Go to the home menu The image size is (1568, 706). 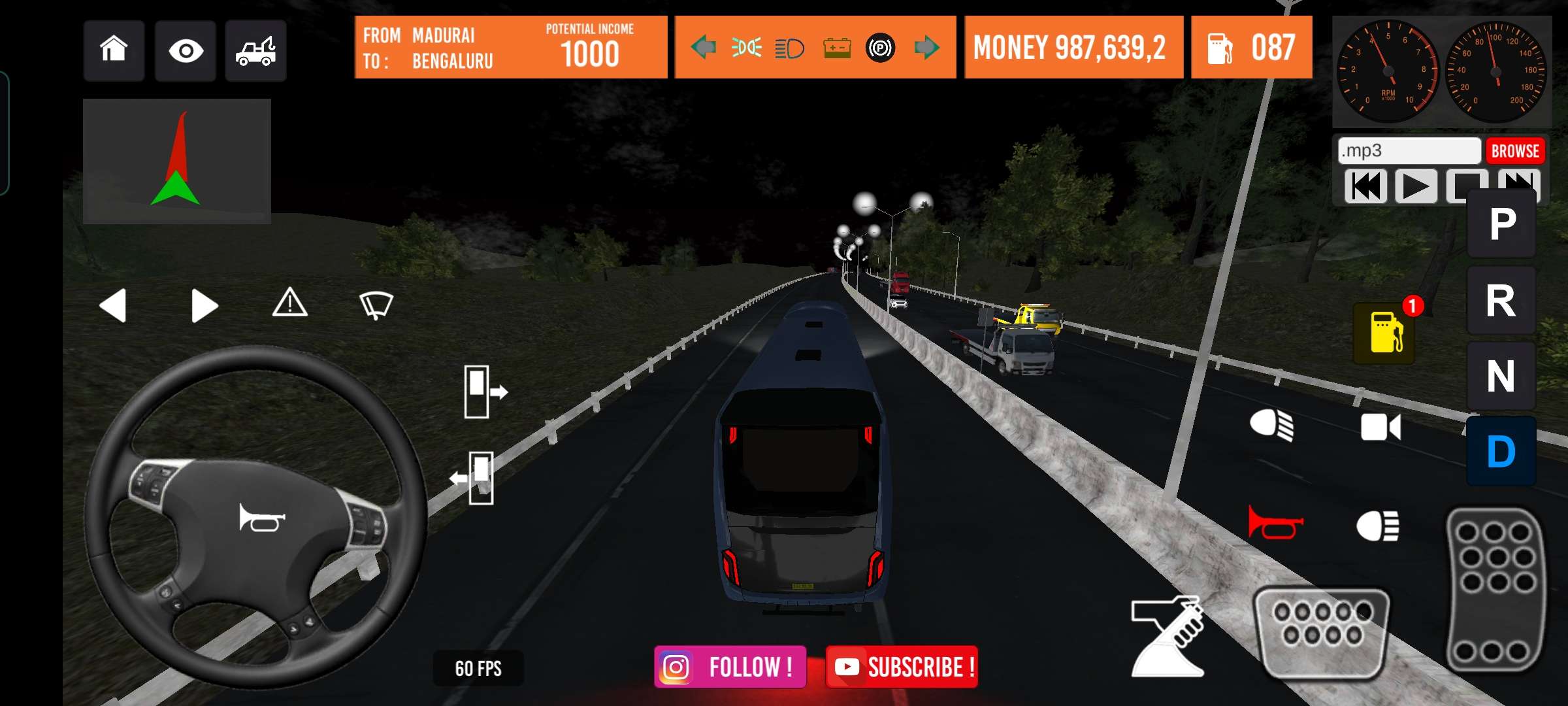114,50
